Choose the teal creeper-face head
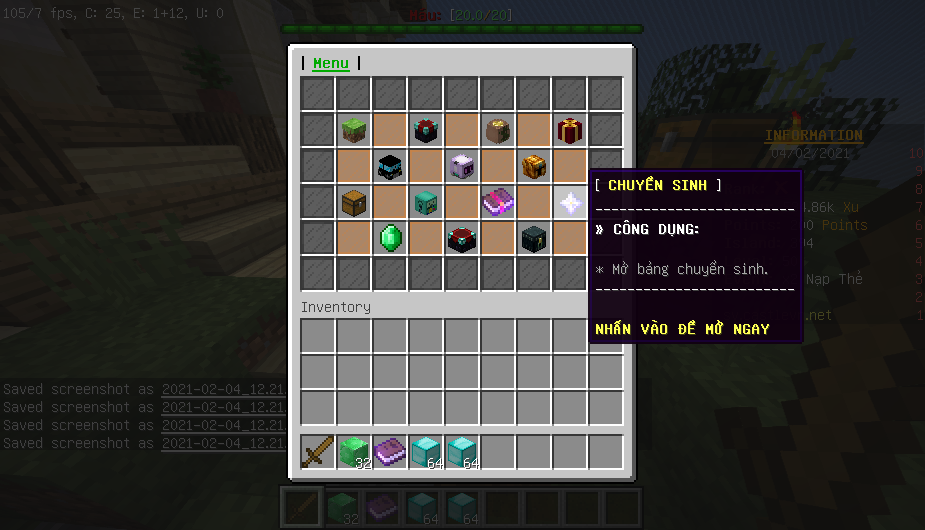925x530 pixels. [427, 202]
